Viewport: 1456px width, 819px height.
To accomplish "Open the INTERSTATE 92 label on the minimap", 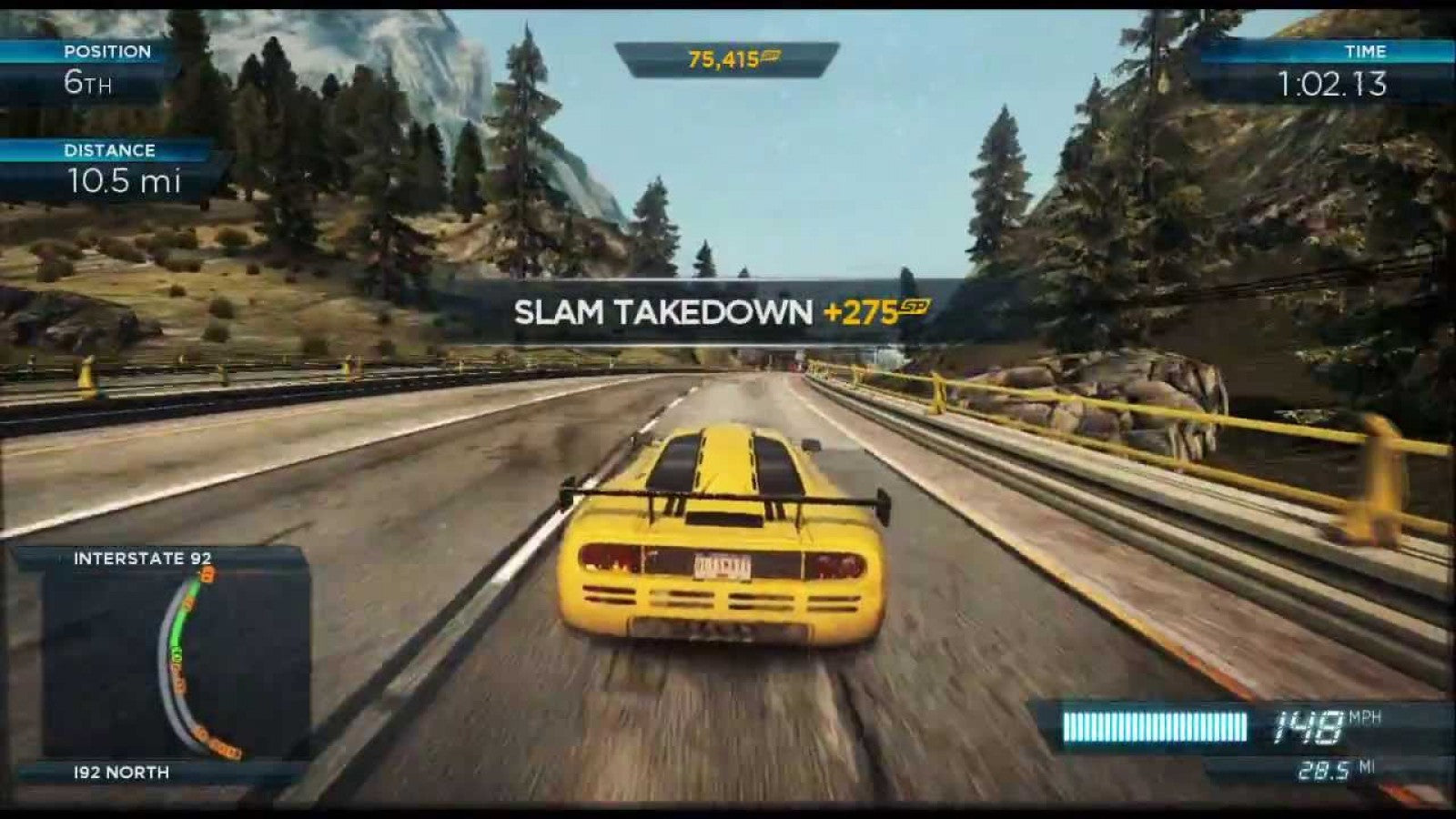I will pos(144,558).
